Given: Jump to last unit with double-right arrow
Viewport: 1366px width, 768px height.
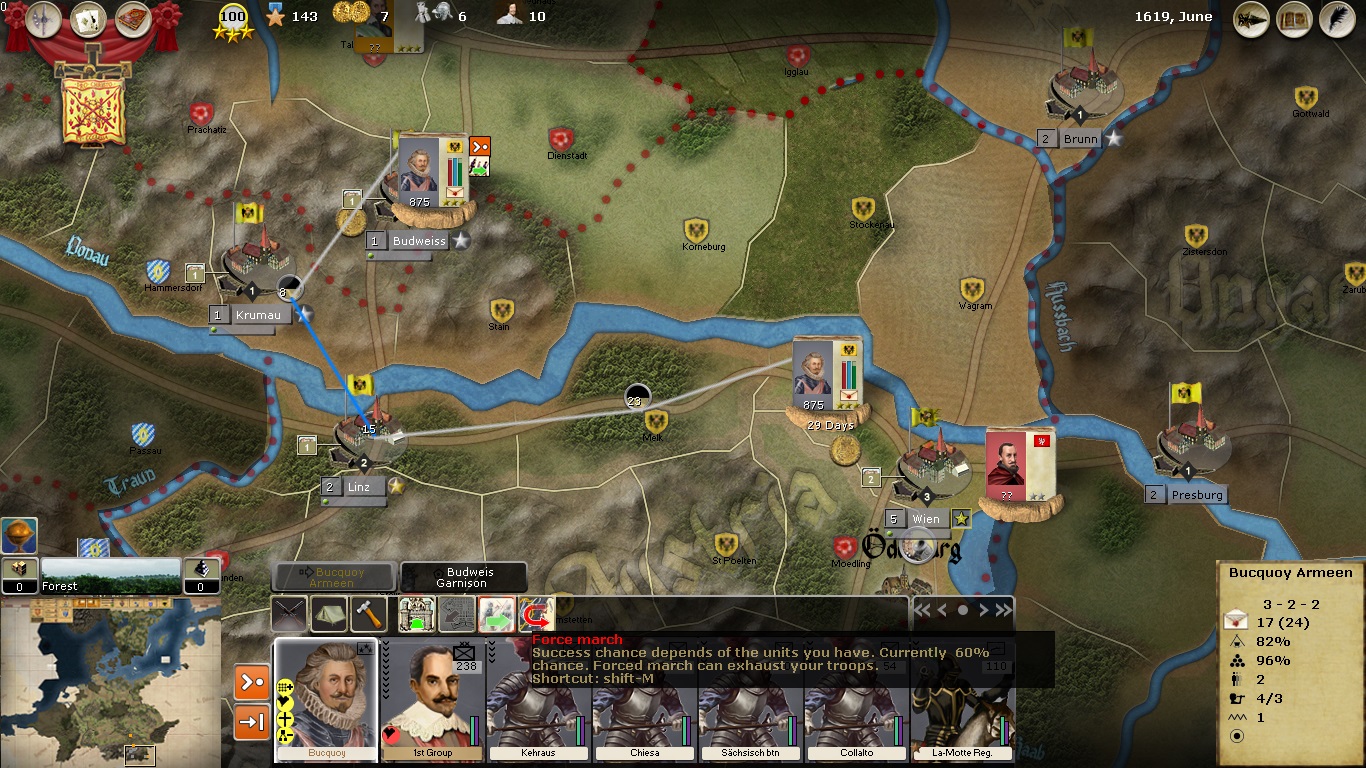Looking at the screenshot, I should (1003, 610).
